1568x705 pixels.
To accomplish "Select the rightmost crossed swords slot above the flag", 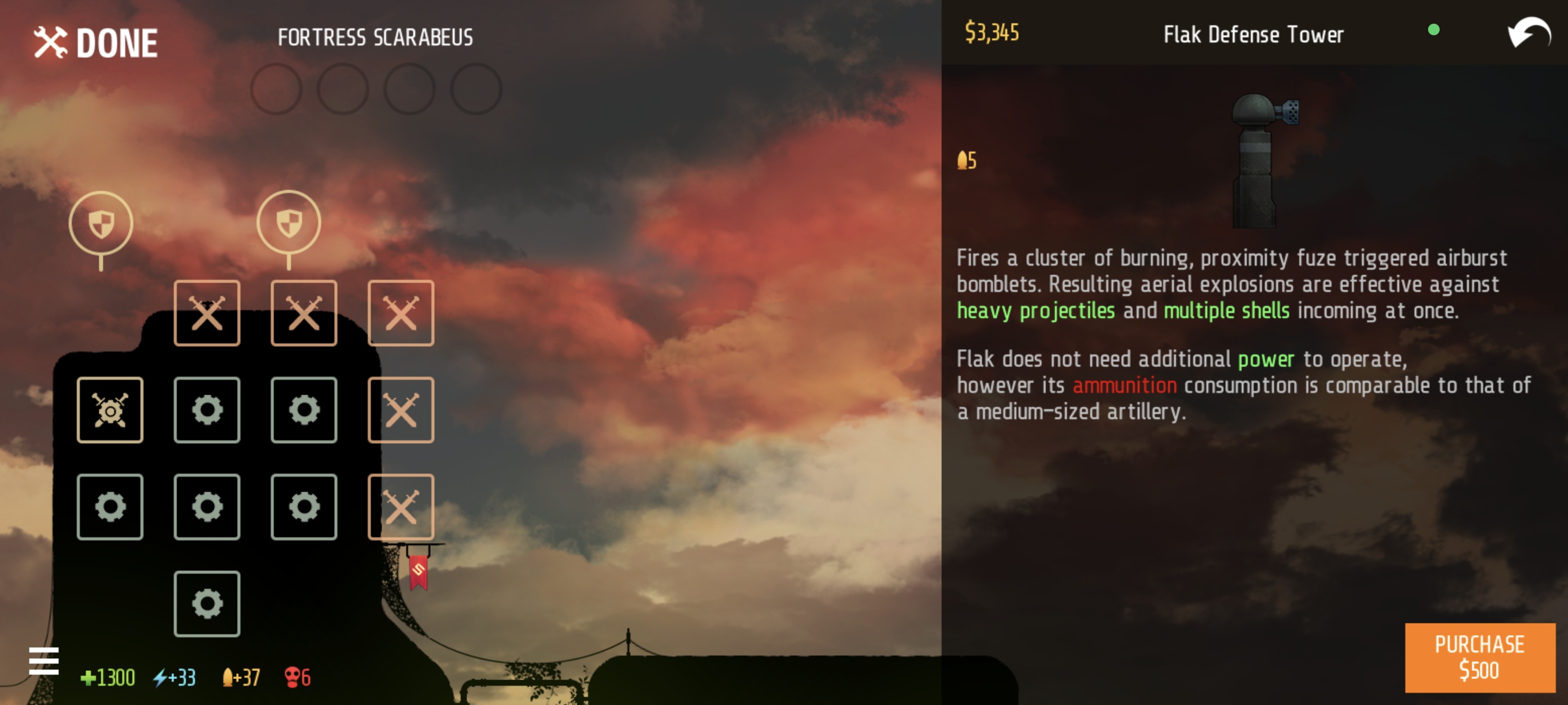I will click(x=401, y=507).
